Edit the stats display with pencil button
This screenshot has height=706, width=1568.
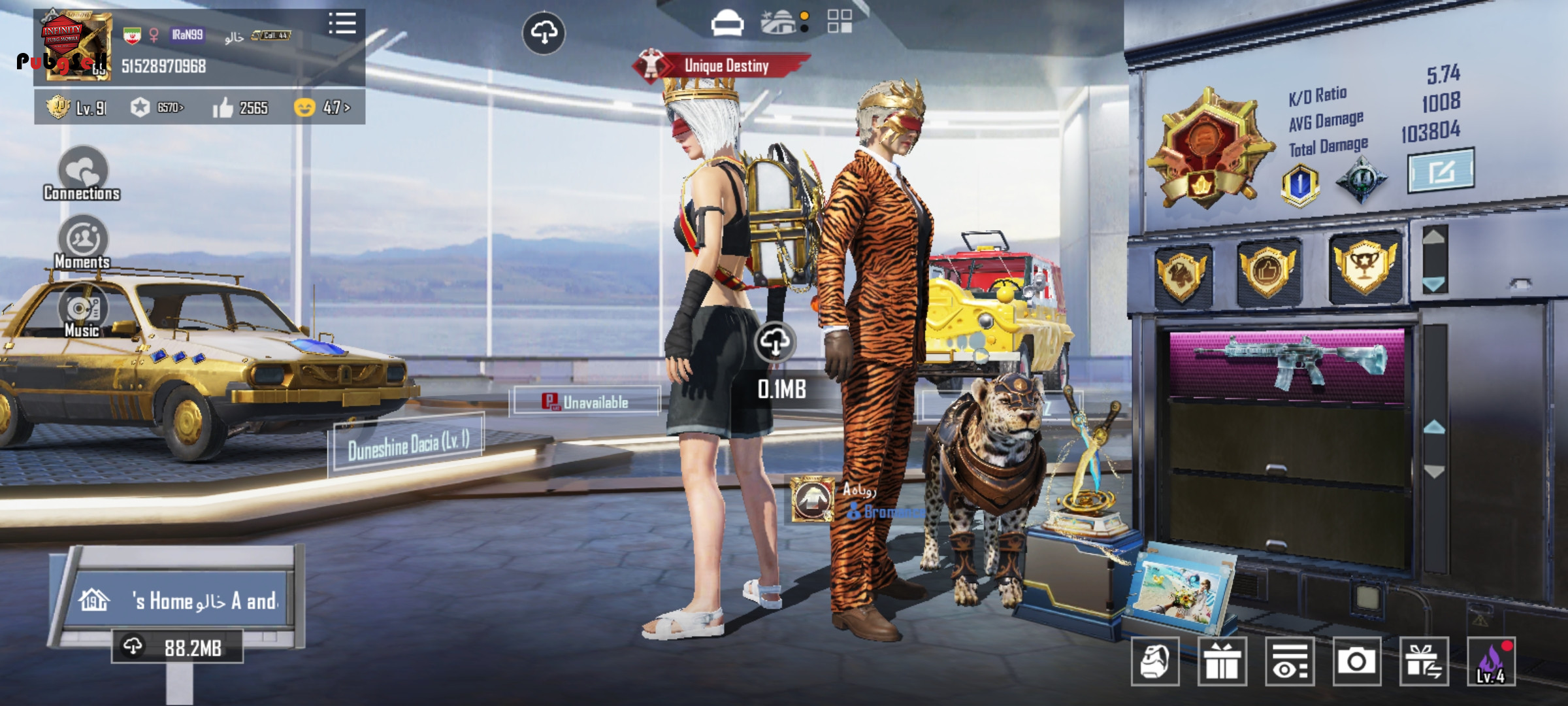tap(1441, 171)
